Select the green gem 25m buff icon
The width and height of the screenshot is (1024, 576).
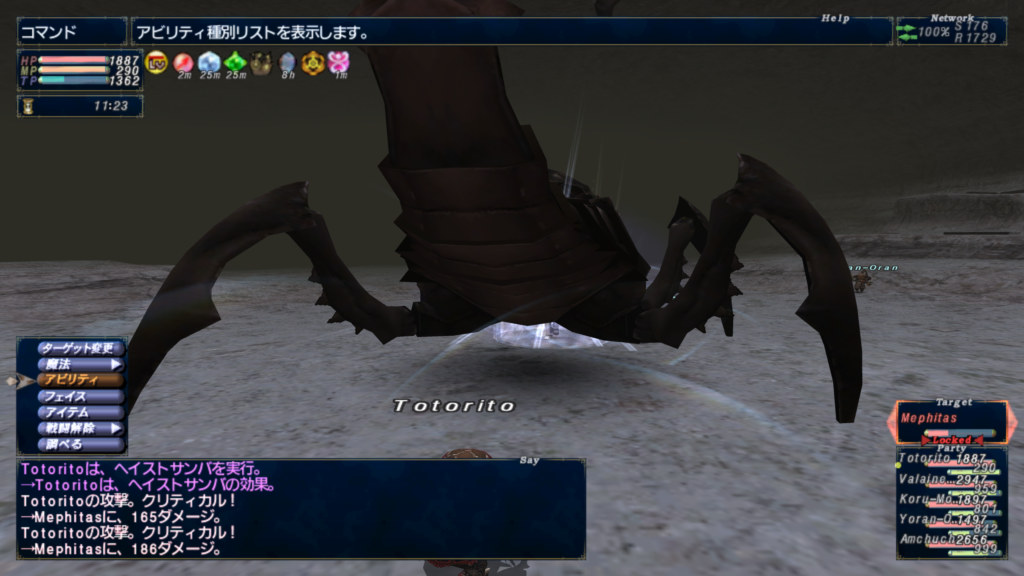[x=235, y=63]
